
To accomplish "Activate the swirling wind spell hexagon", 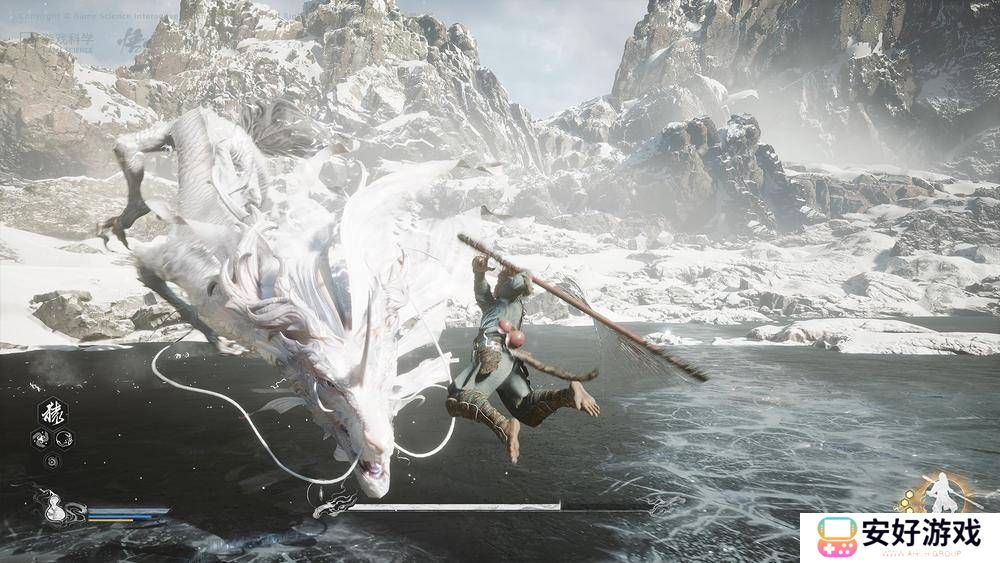I will point(39,437).
